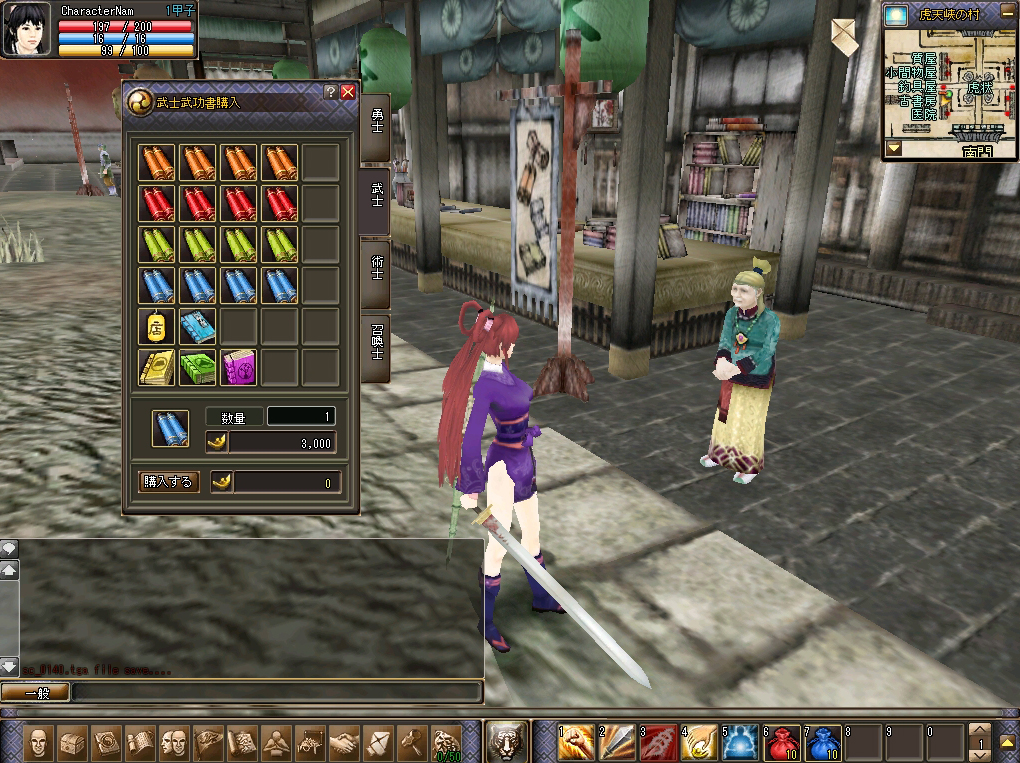
Task: Use the blue potion in hotbar slot 7
Action: 823,741
